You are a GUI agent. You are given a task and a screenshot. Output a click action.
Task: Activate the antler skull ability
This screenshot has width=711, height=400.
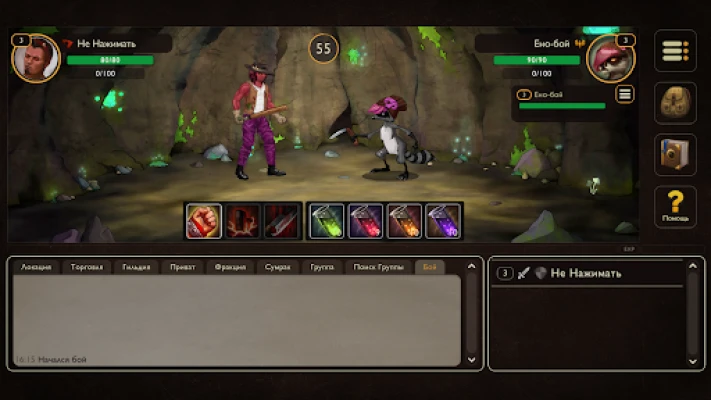tap(242, 221)
